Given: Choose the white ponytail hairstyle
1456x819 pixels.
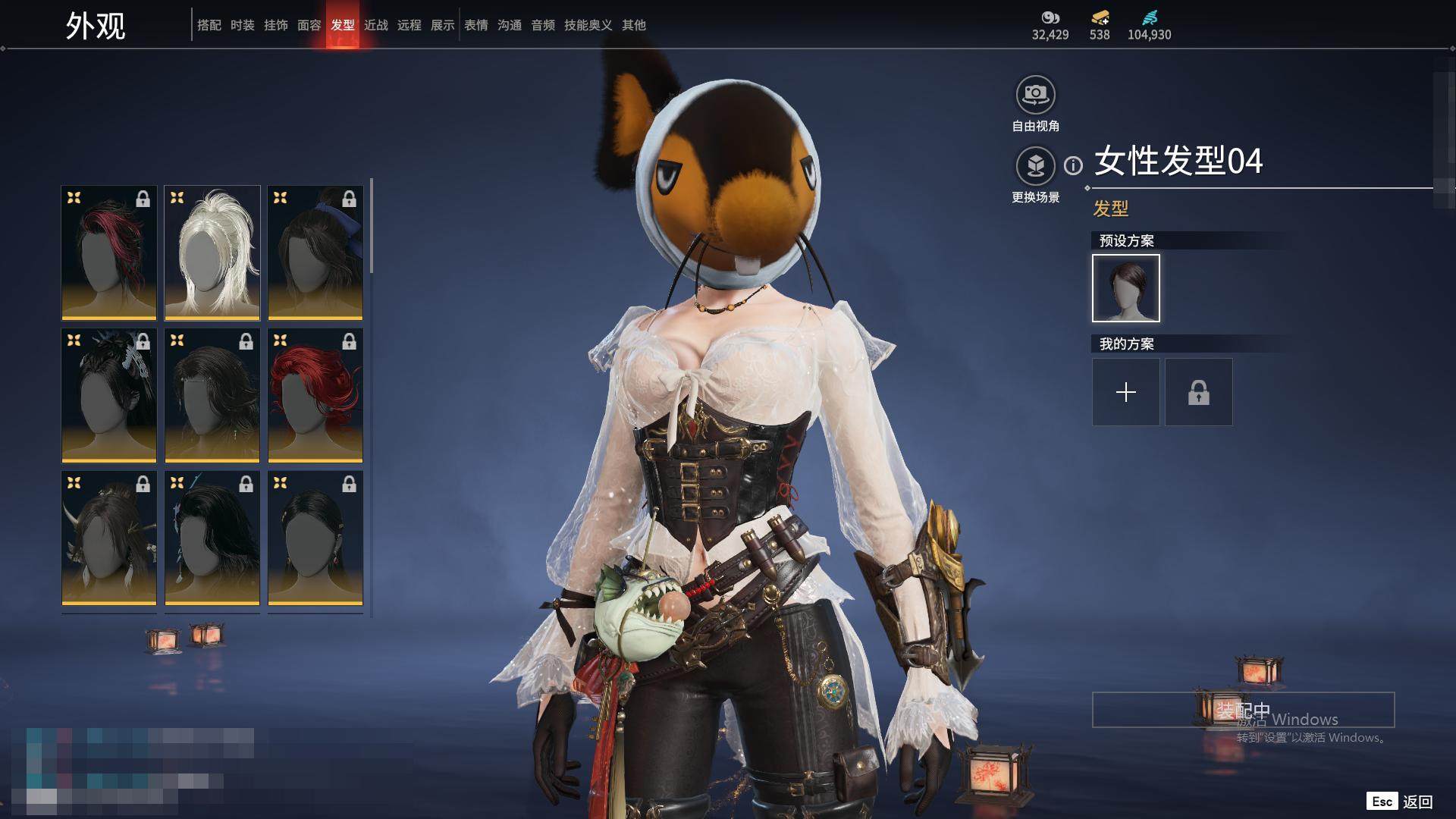Looking at the screenshot, I should pyautogui.click(x=212, y=253).
